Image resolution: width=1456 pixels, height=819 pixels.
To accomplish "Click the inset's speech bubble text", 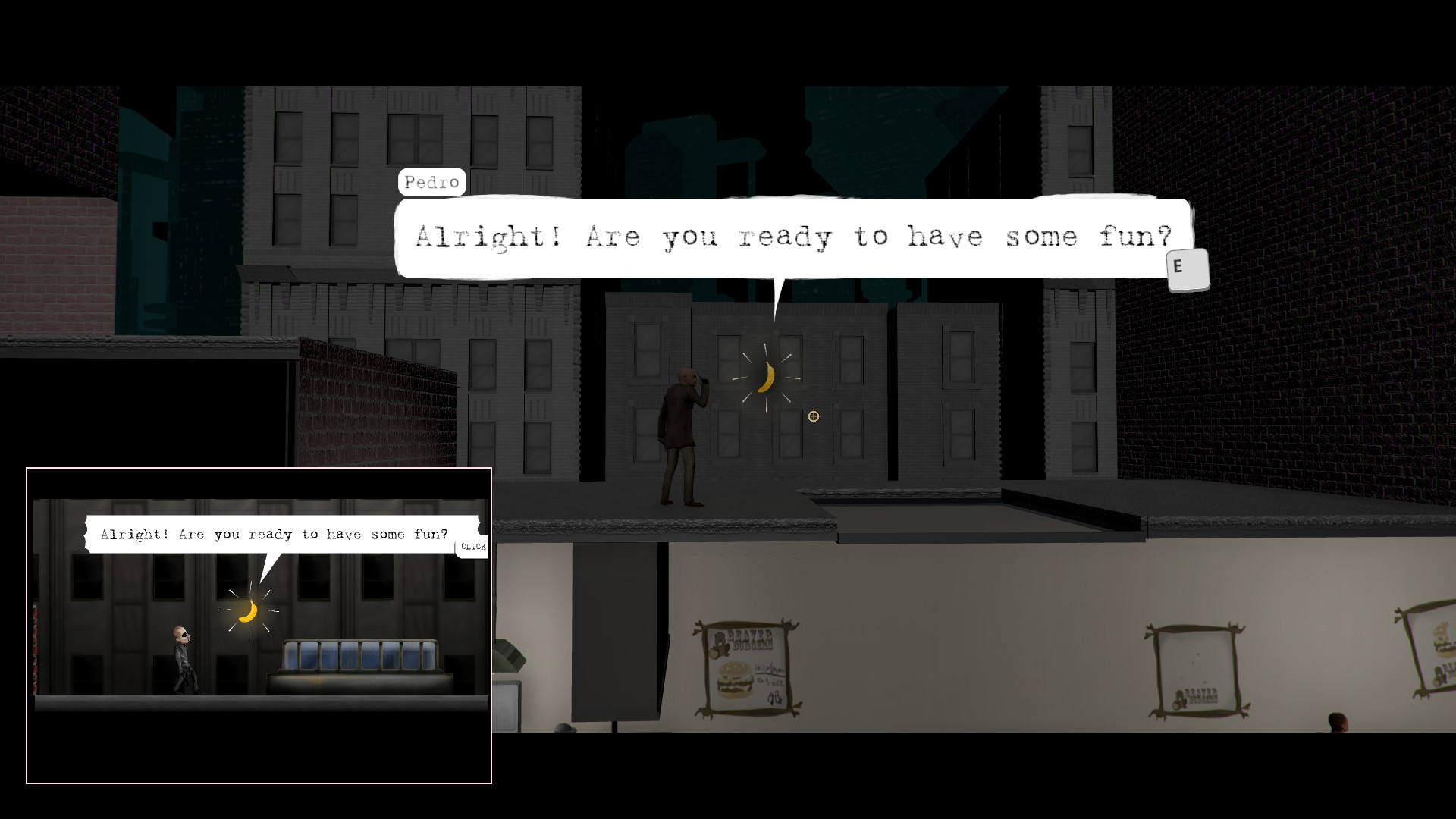I will (273, 534).
